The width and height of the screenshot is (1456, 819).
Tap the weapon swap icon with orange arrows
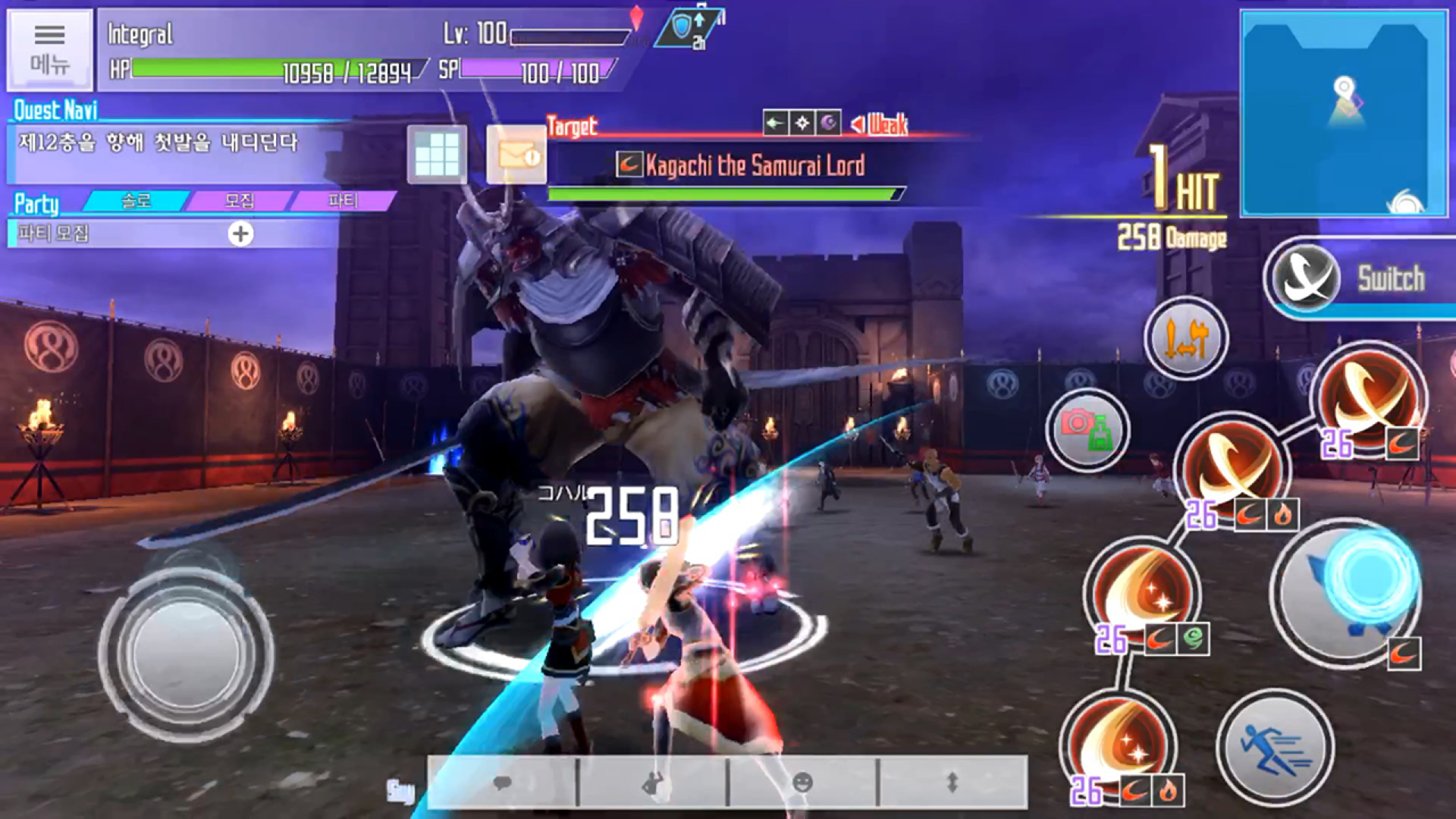(x=1186, y=338)
